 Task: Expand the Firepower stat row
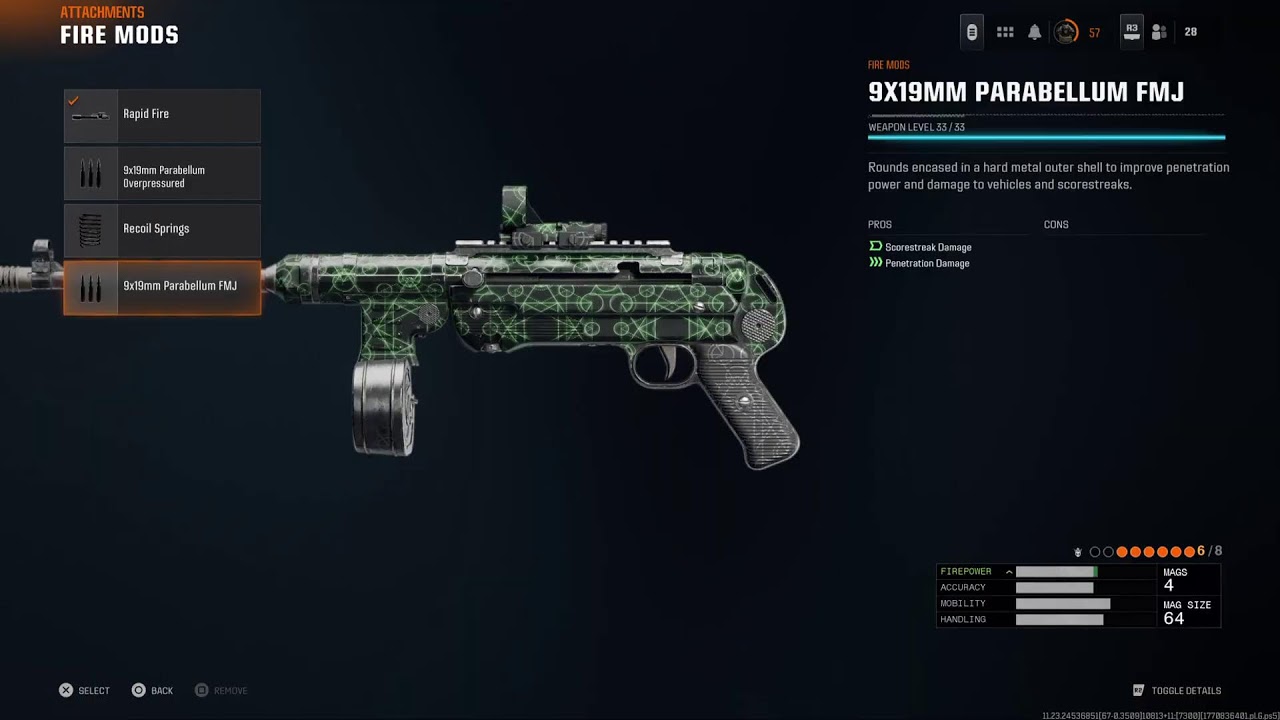tap(1009, 572)
